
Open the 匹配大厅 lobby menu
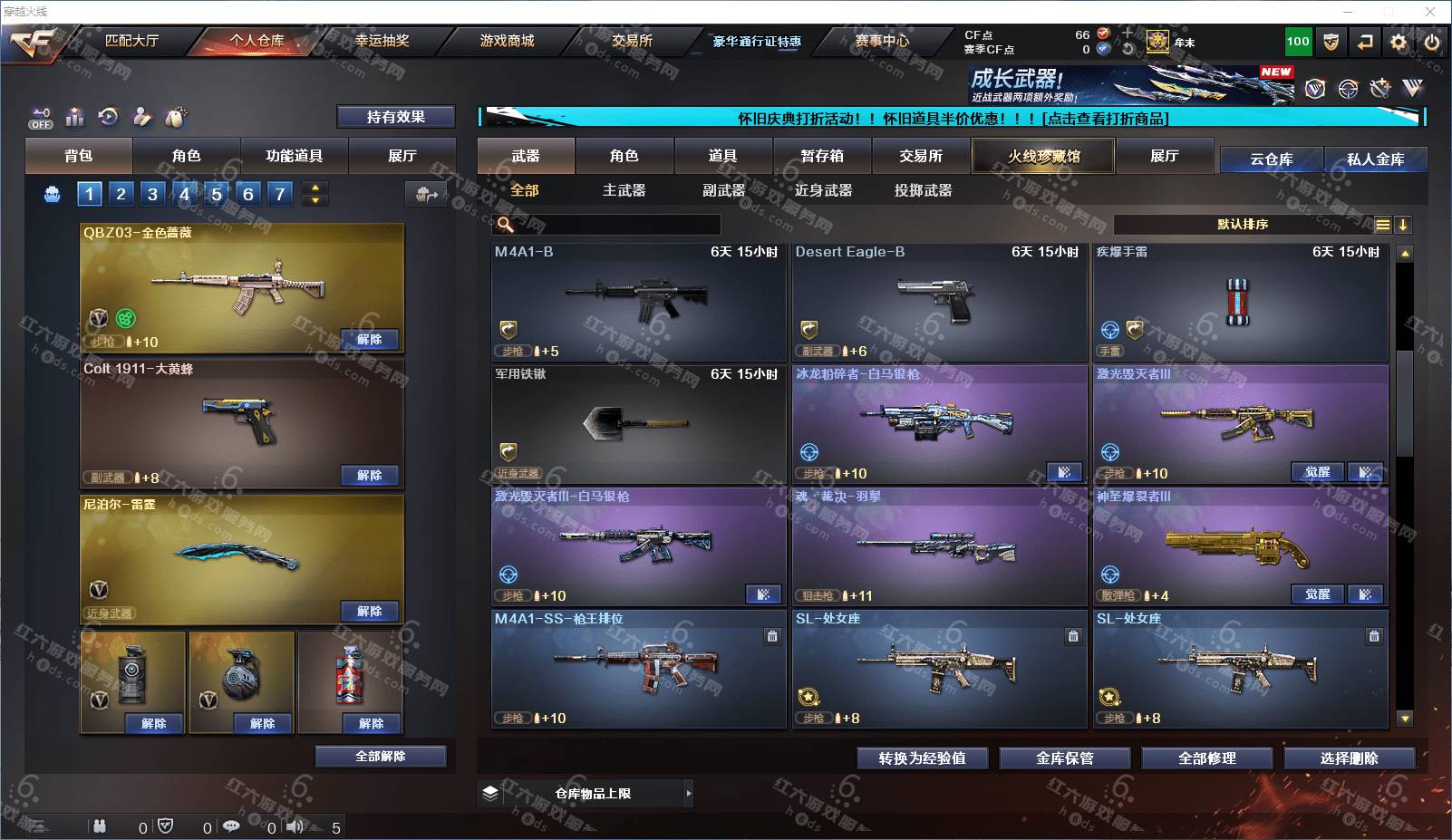click(x=131, y=41)
